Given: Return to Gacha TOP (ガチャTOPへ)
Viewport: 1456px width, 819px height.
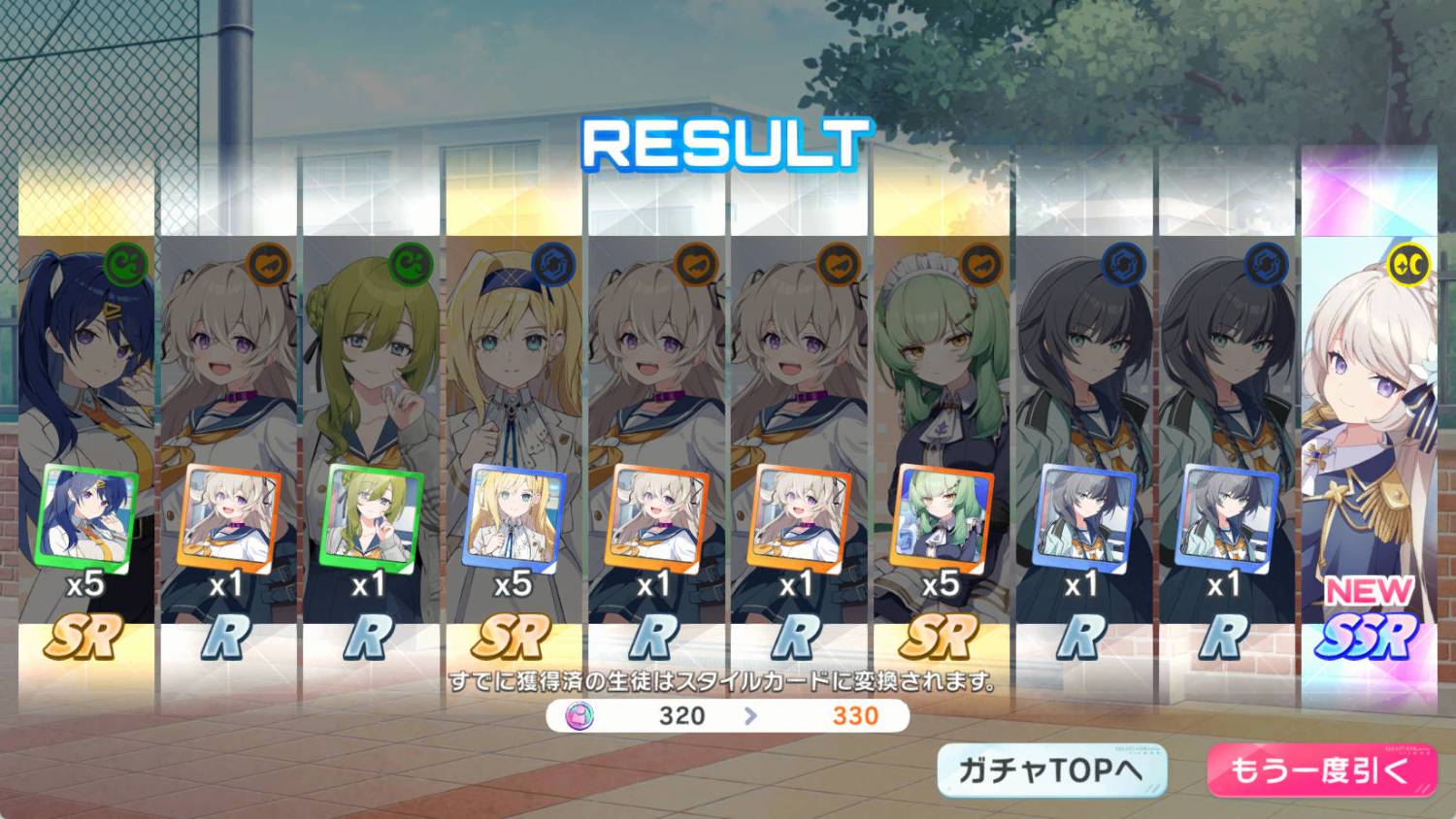Looking at the screenshot, I should click(1051, 770).
